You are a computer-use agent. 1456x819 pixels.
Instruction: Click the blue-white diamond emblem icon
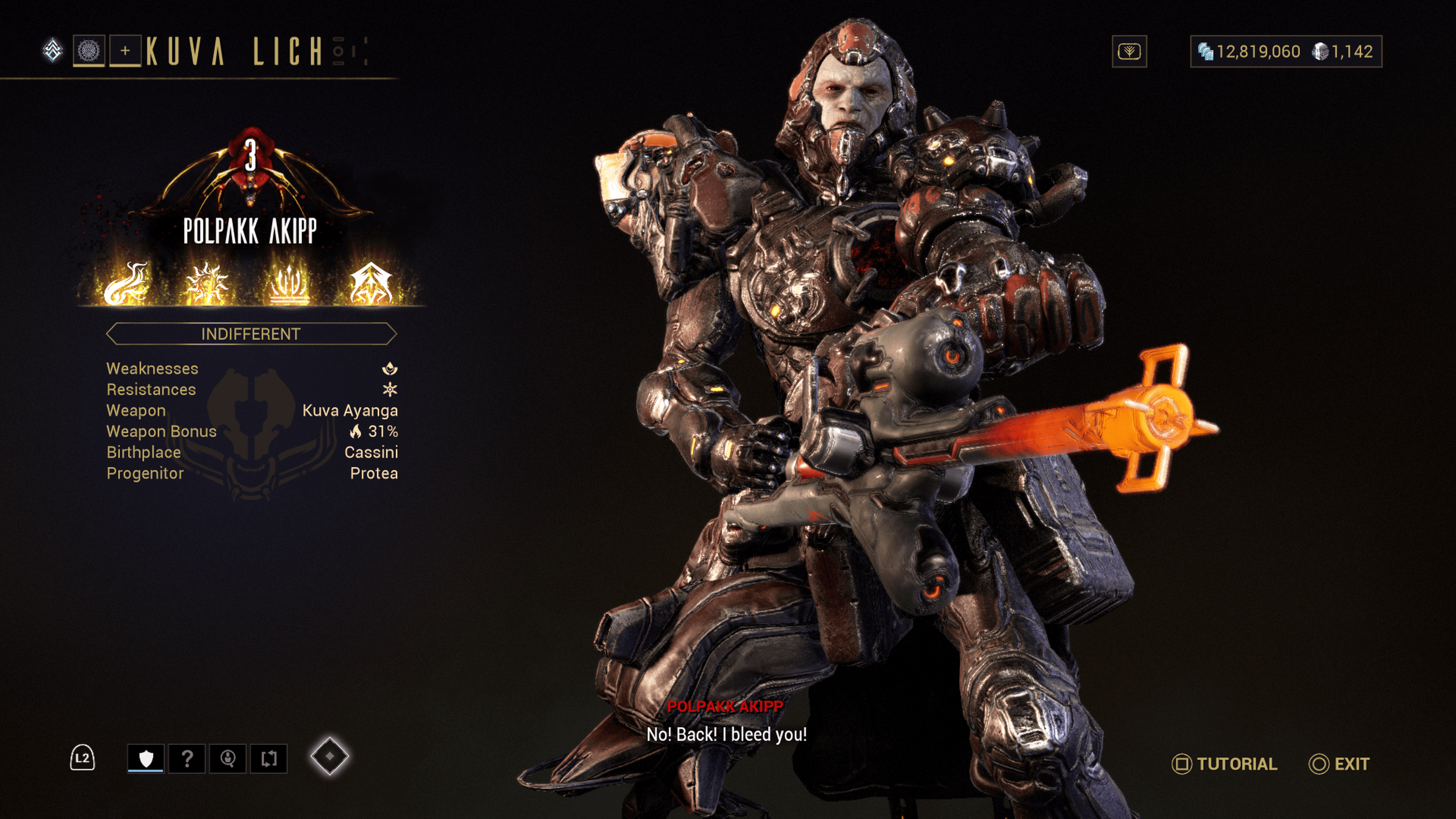[x=53, y=50]
